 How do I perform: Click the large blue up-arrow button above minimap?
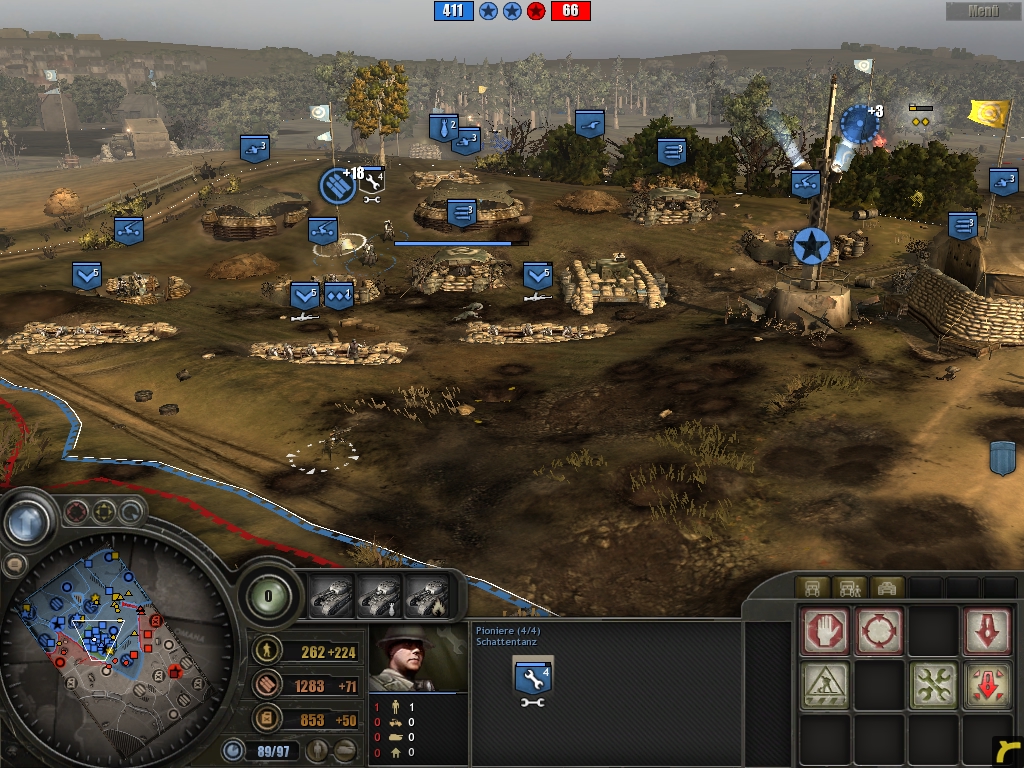(28, 521)
